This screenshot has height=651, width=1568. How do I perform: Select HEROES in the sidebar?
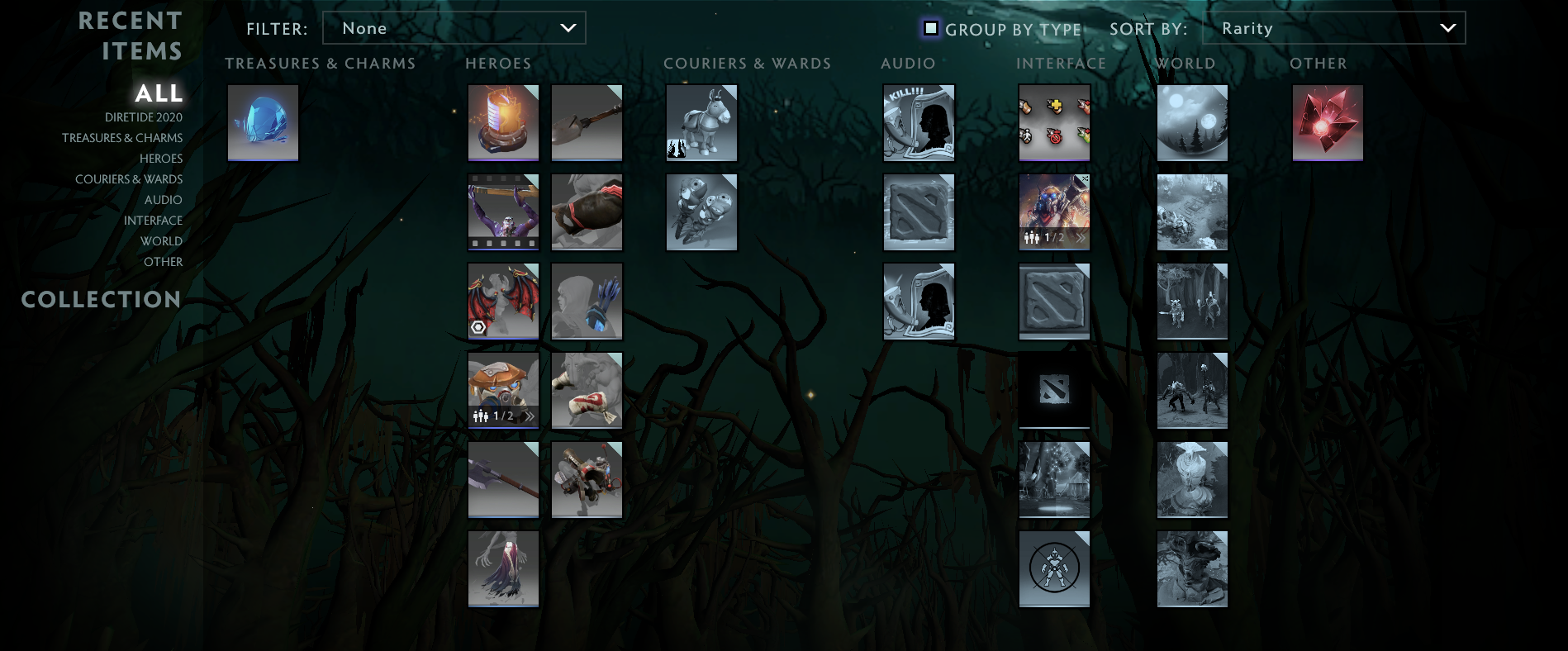161,158
